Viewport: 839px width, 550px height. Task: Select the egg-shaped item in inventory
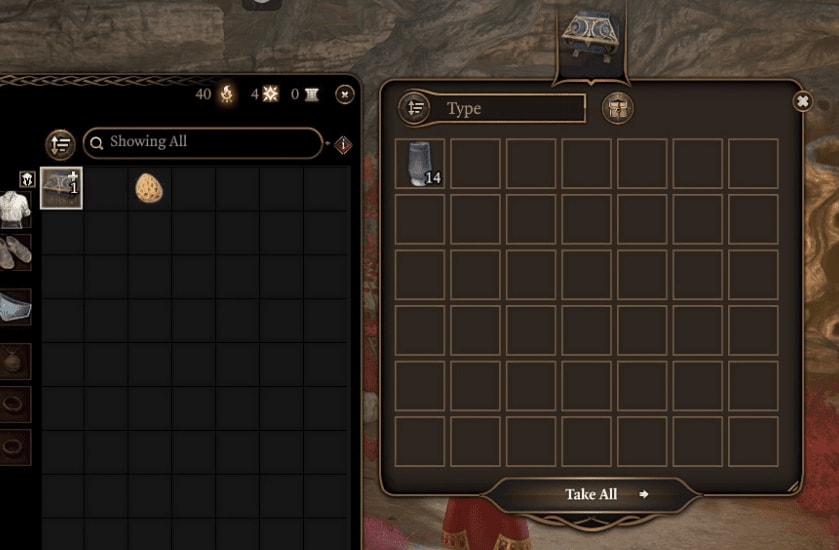coord(149,188)
